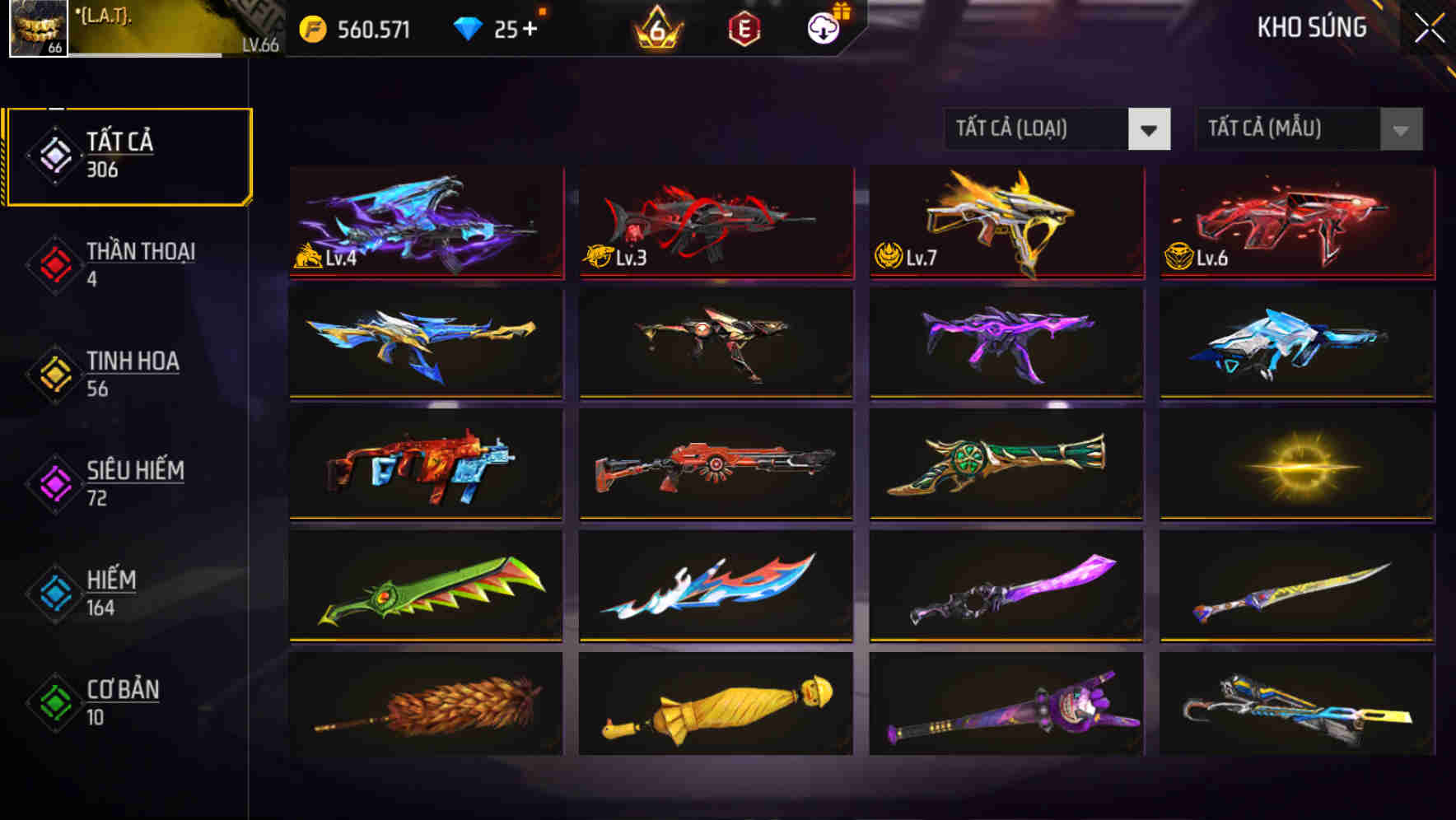Click the KHO SÚNG title
This screenshot has width=1456, height=820.
point(1313,27)
